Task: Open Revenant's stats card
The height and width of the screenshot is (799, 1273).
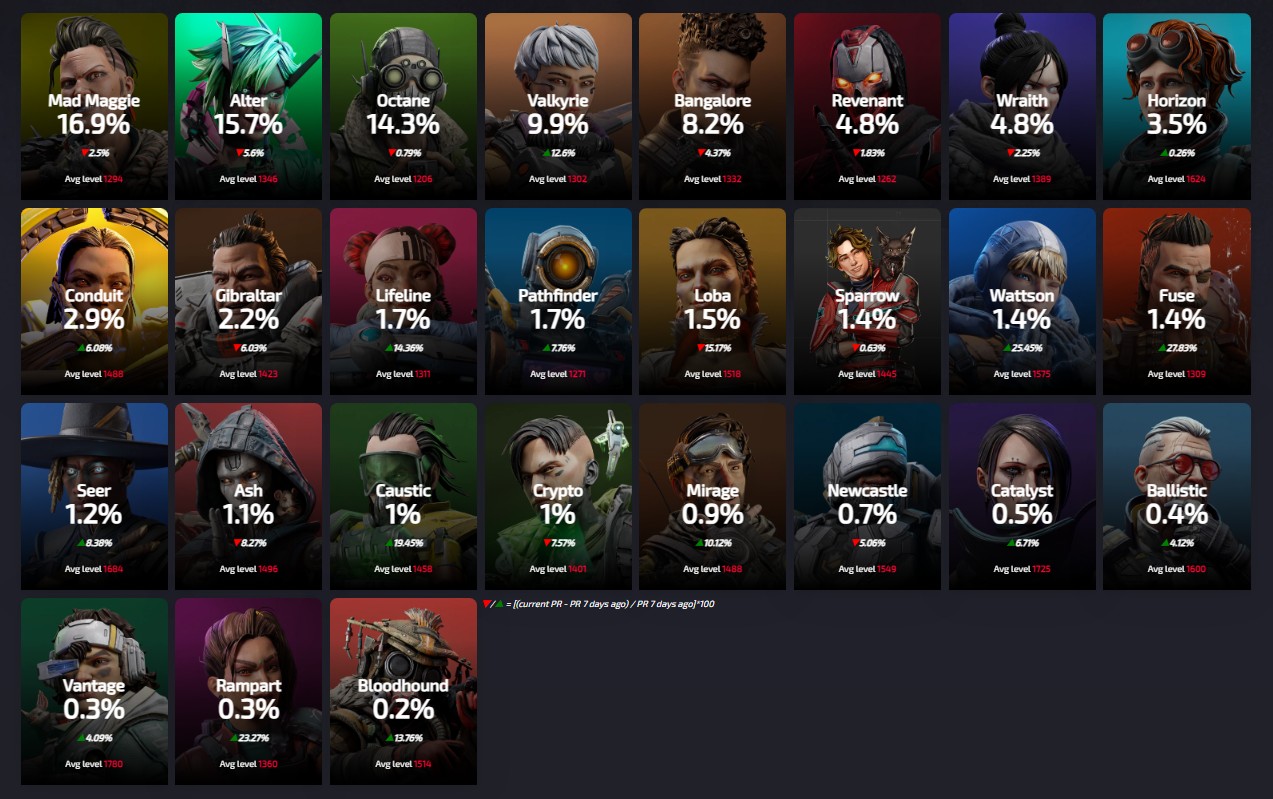Action: point(867,106)
